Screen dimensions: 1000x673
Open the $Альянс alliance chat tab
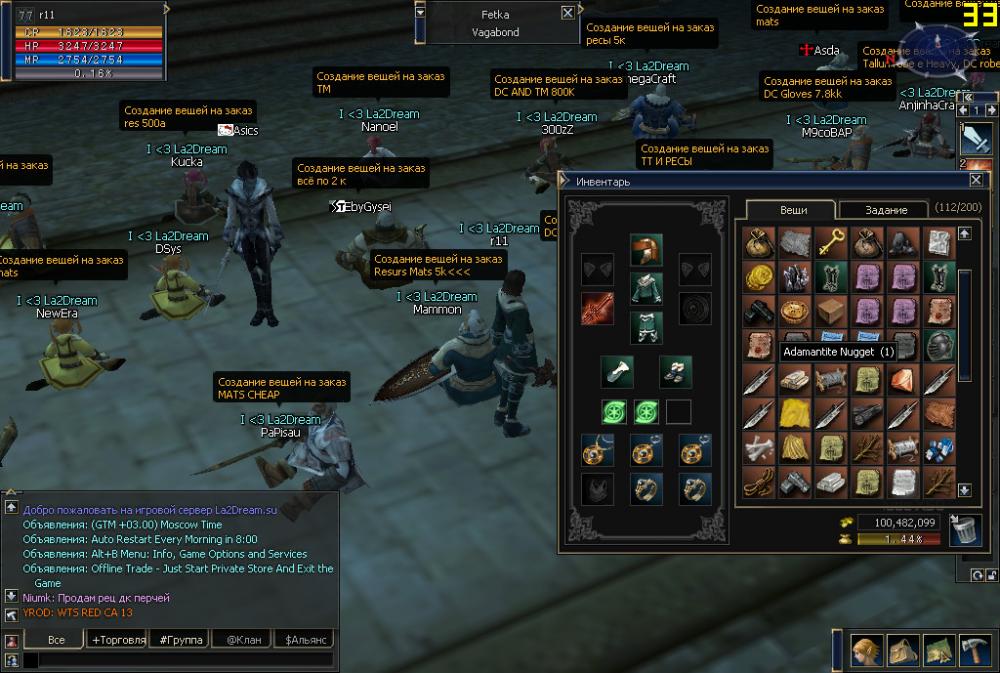(x=305, y=639)
